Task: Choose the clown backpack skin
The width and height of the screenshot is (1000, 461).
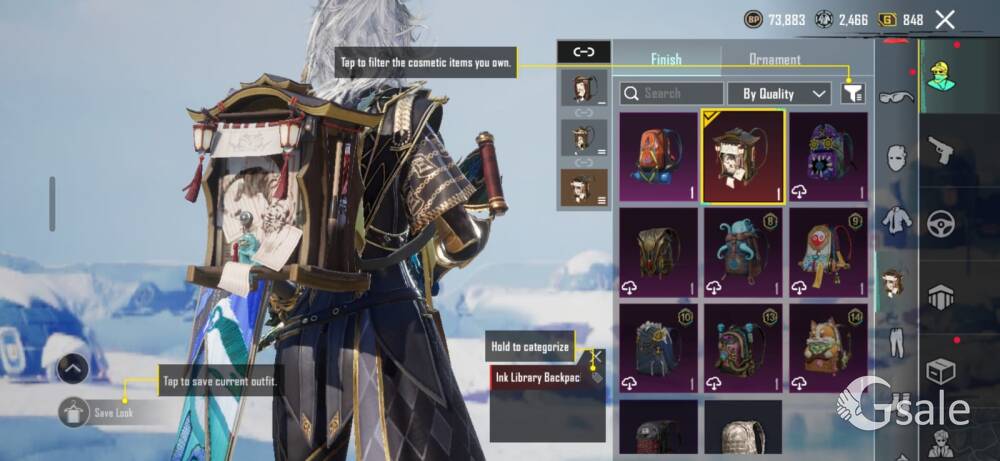Action: click(828, 252)
